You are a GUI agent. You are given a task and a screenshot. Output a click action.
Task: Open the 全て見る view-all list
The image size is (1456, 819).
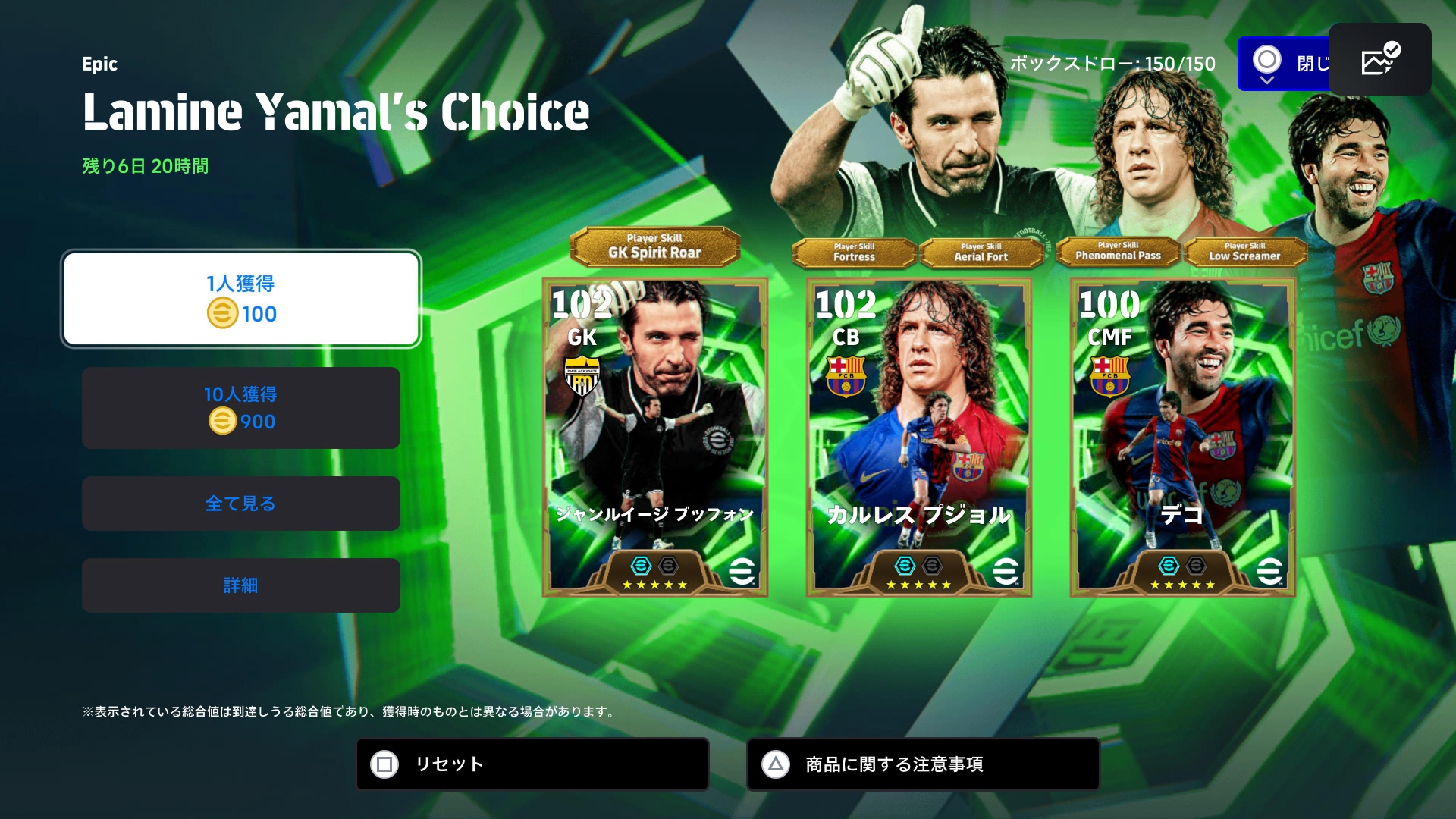pyautogui.click(x=241, y=504)
